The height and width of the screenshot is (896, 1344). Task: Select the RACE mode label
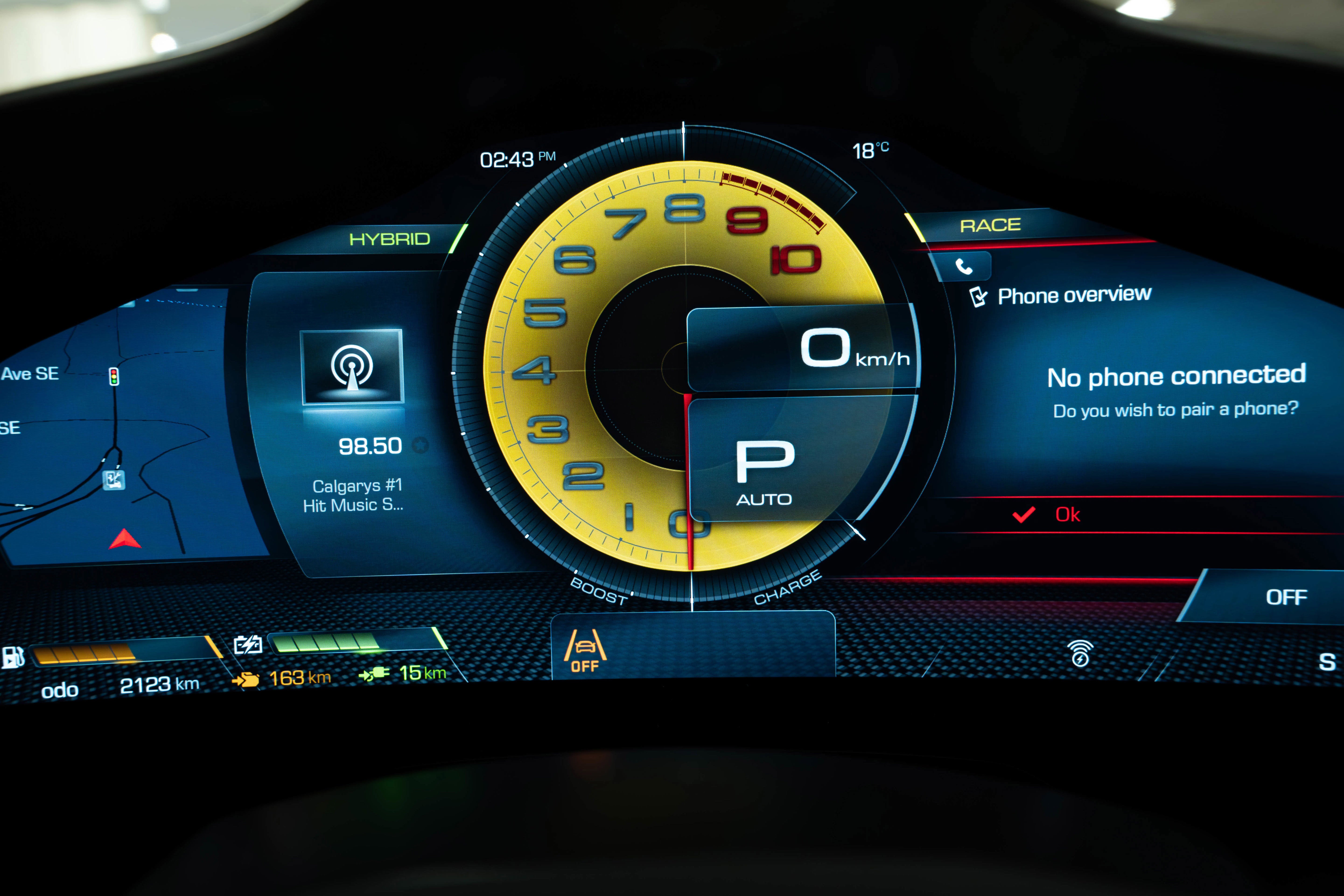(x=990, y=225)
